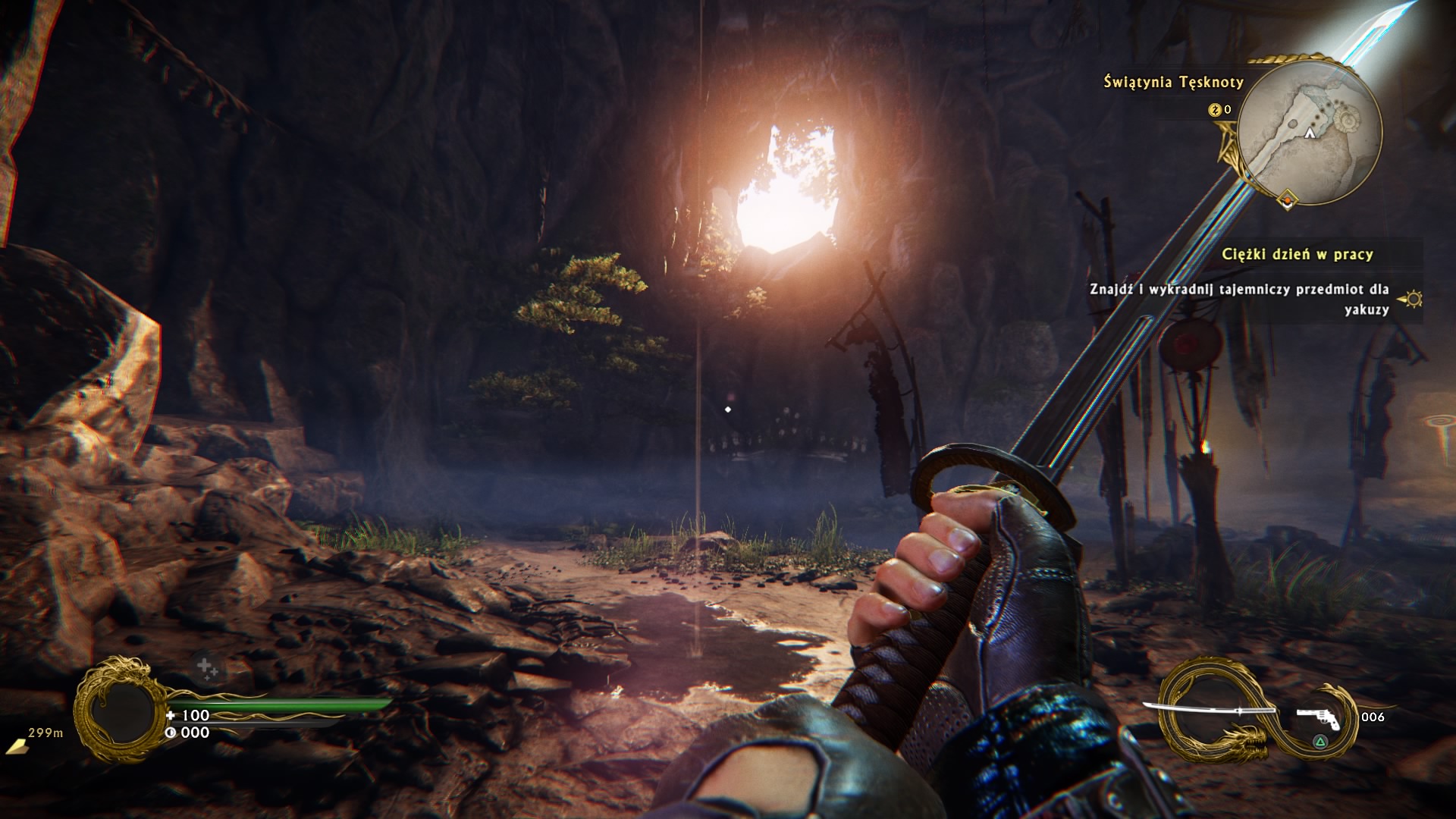Switch to the revolver weapon icon
This screenshot has height=819, width=1456.
click(1318, 716)
